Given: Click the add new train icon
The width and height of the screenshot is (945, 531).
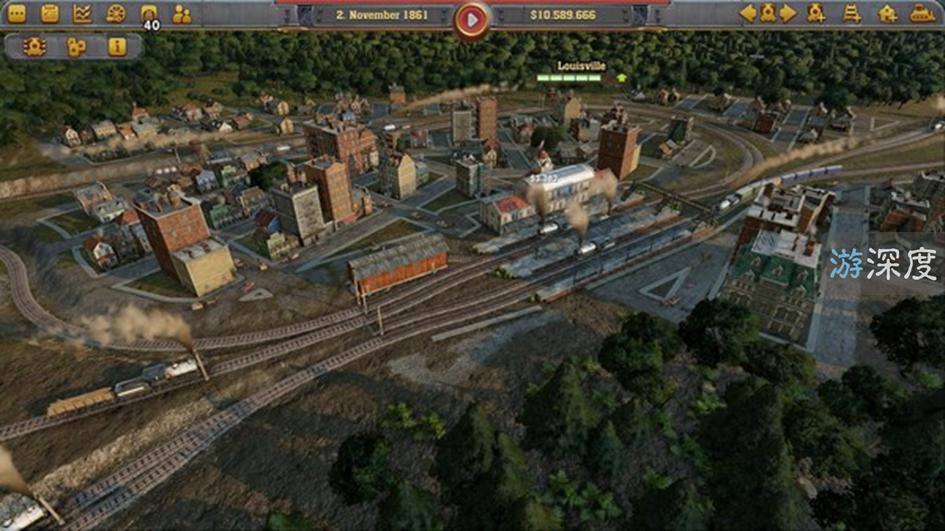Looking at the screenshot, I should click(817, 14).
